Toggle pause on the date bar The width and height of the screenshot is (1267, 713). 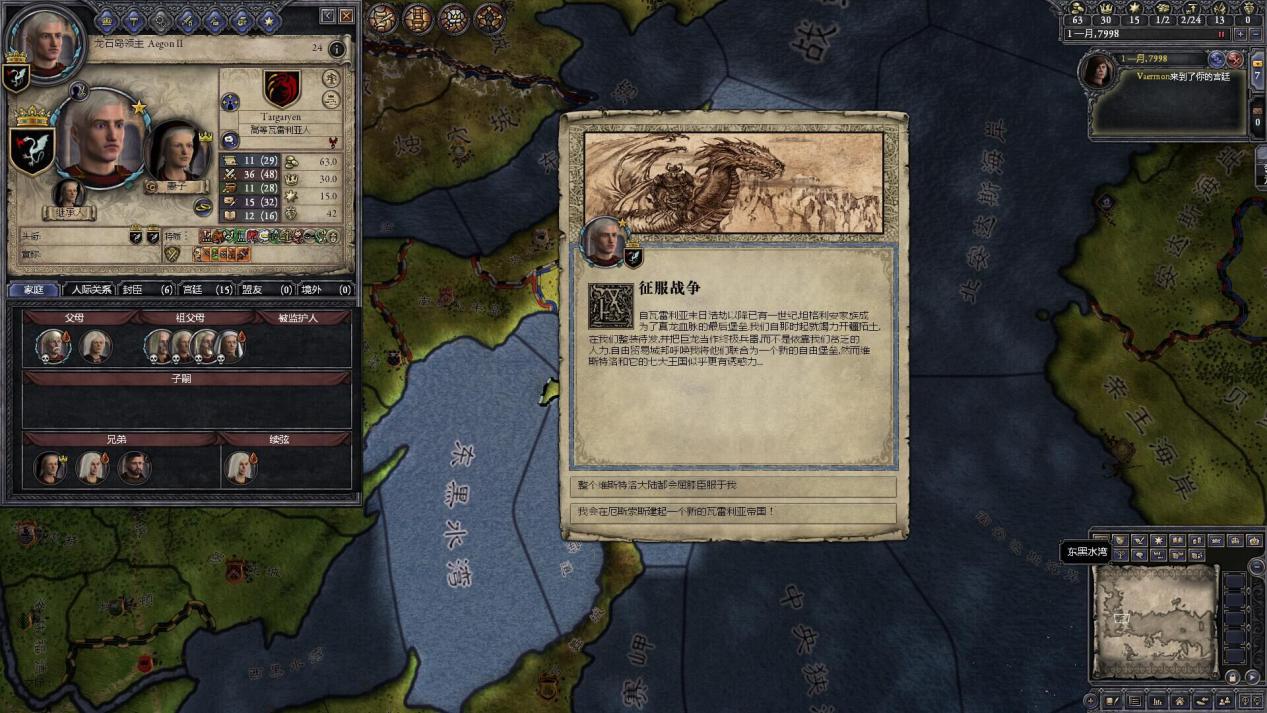[x=1221, y=34]
